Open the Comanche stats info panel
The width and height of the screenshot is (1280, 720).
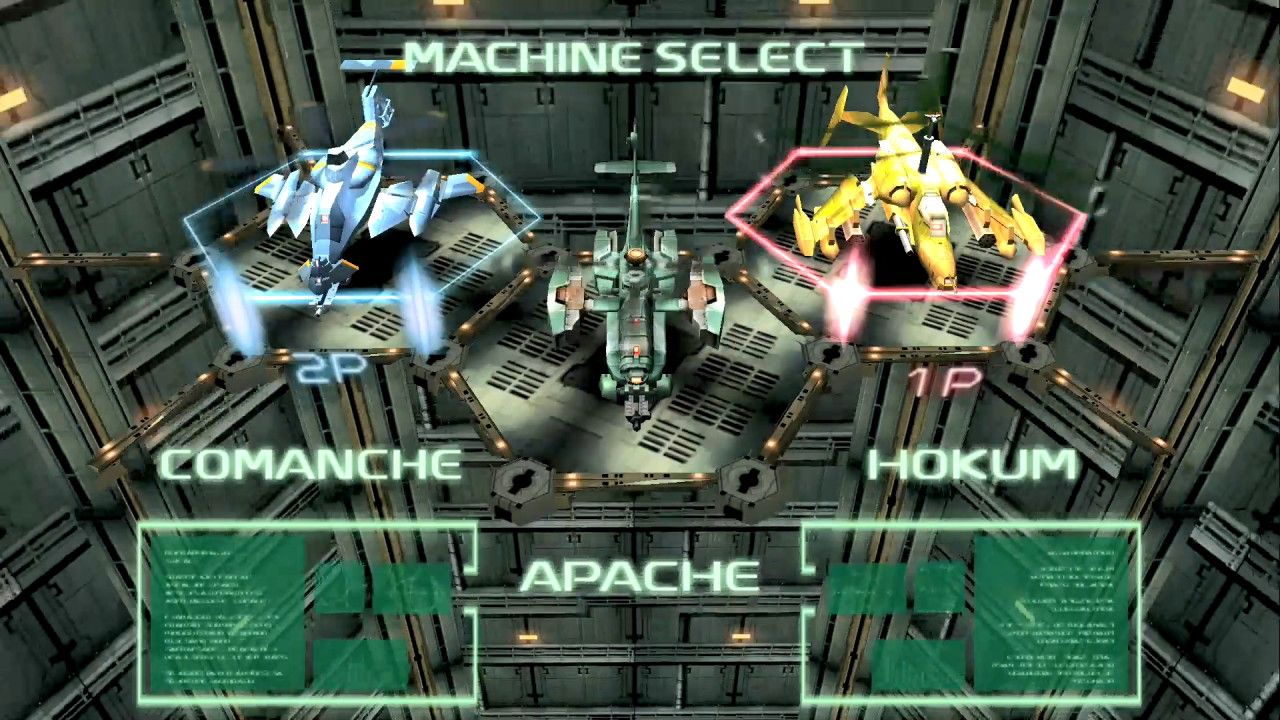point(306,611)
